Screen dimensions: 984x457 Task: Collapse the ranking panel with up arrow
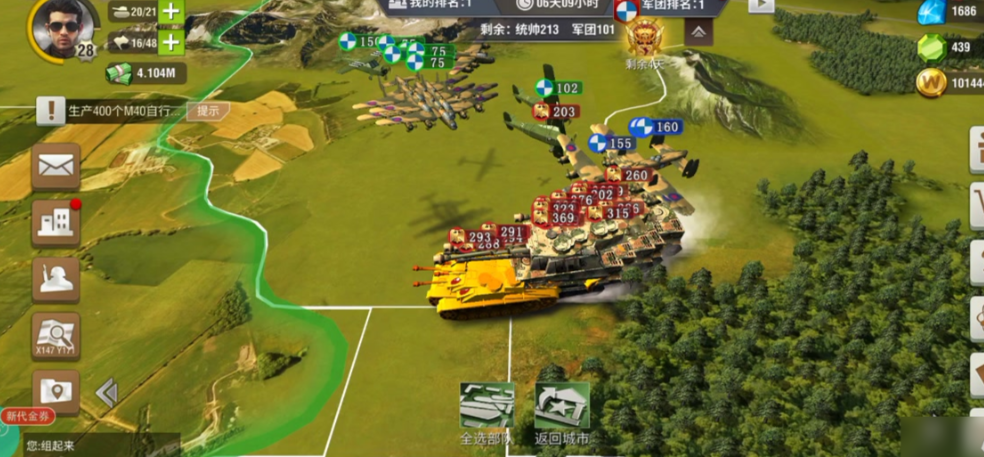pos(698,33)
